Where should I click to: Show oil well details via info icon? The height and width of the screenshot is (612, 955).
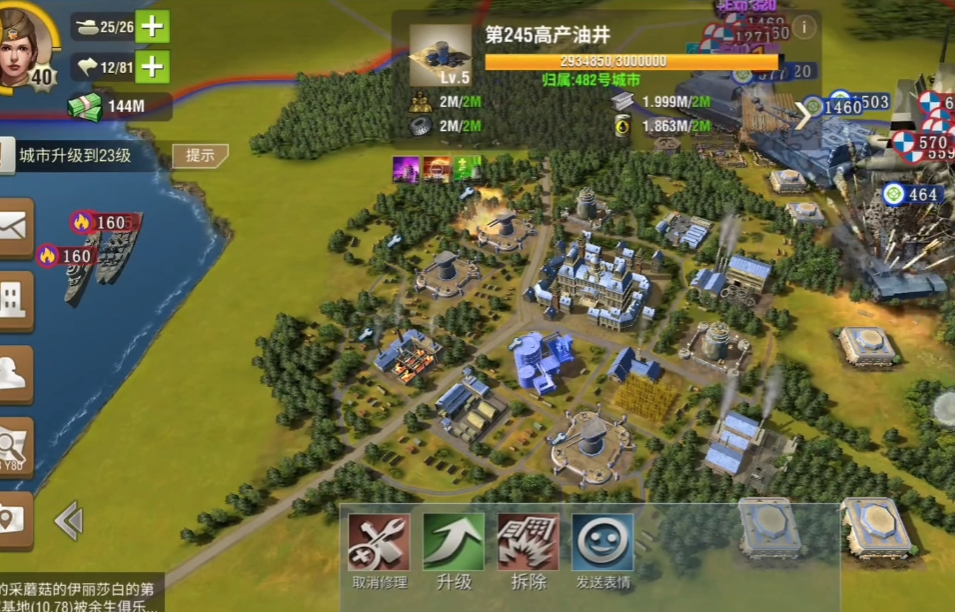tap(803, 26)
